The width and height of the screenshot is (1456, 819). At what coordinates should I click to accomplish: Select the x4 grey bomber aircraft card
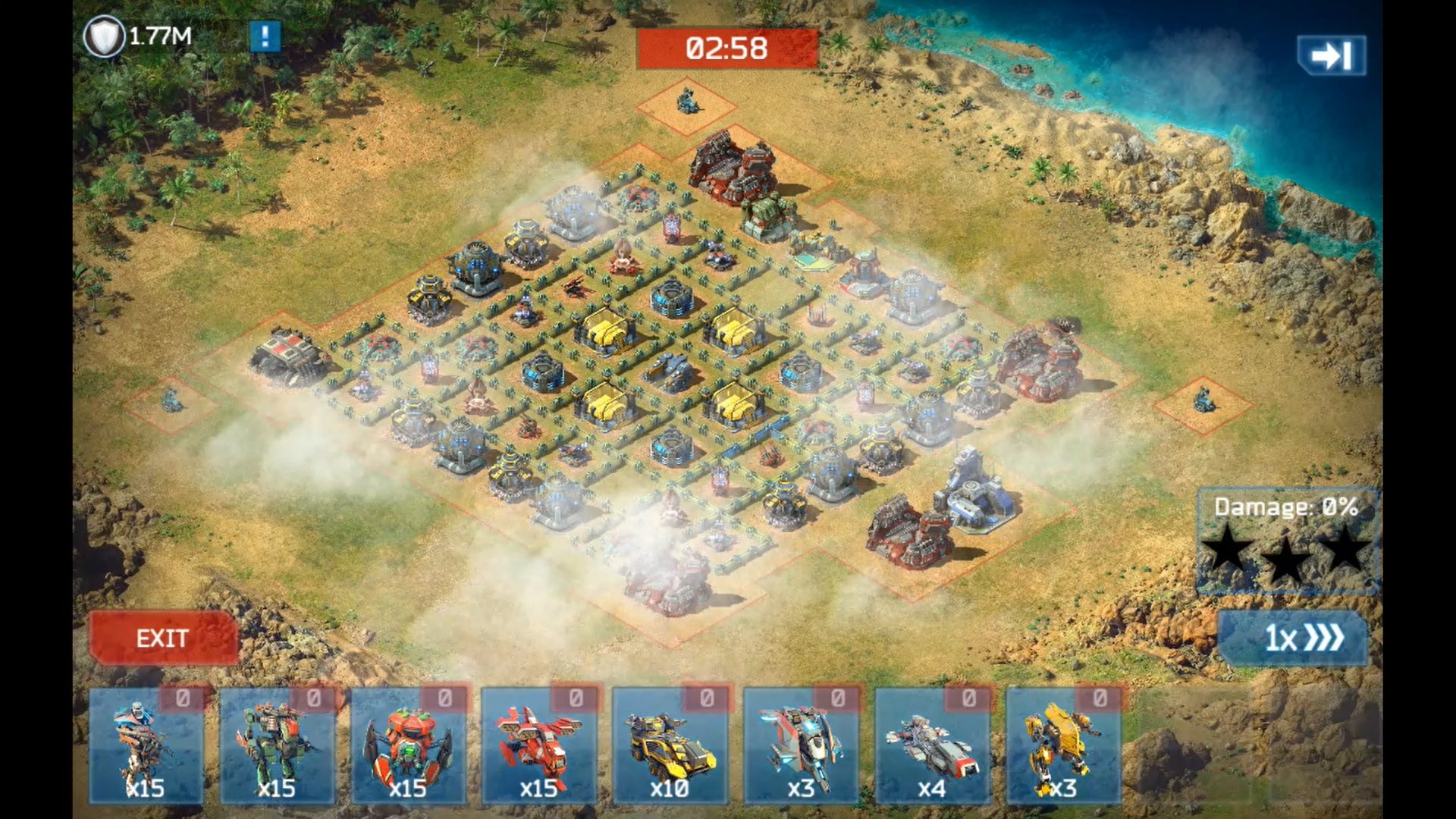(932, 745)
